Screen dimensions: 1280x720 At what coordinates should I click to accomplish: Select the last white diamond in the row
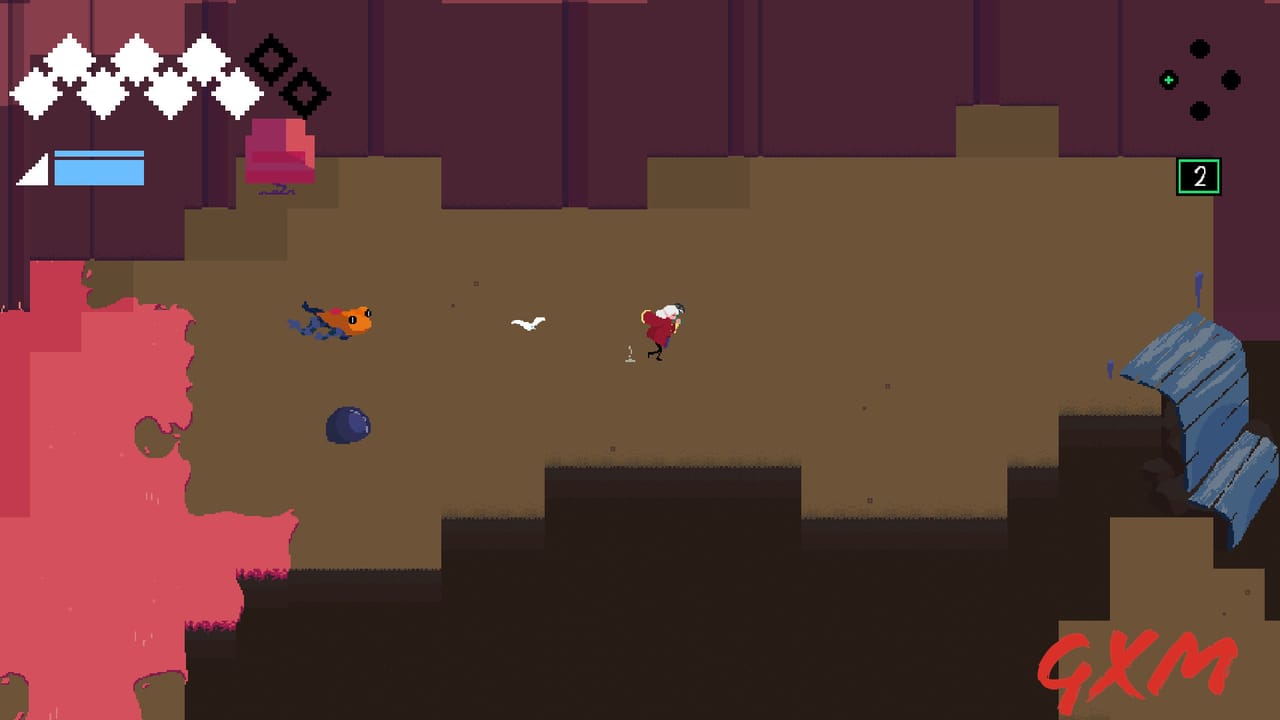pyautogui.click(x=238, y=92)
